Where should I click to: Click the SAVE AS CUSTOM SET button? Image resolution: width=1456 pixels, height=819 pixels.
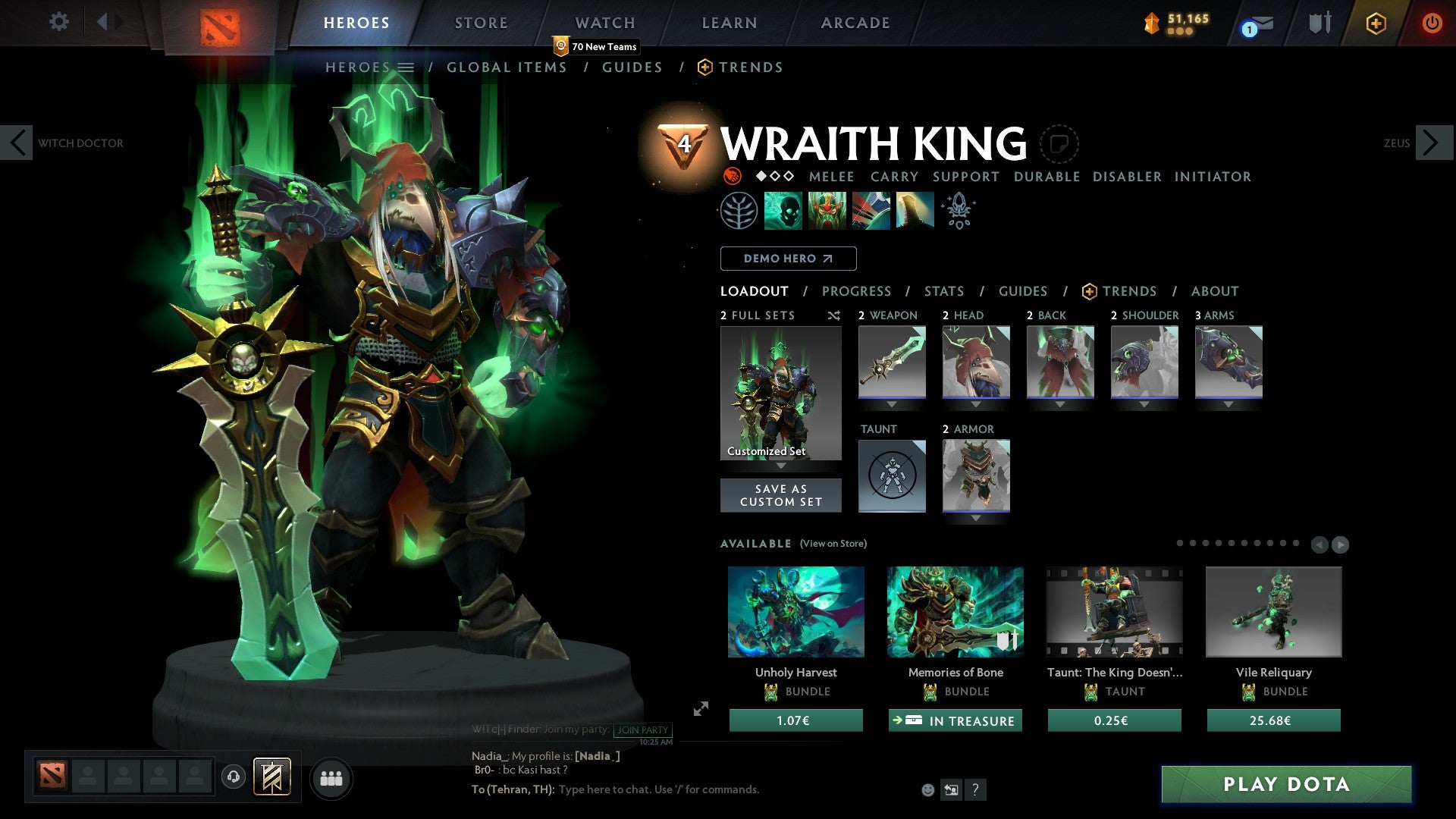(x=780, y=495)
